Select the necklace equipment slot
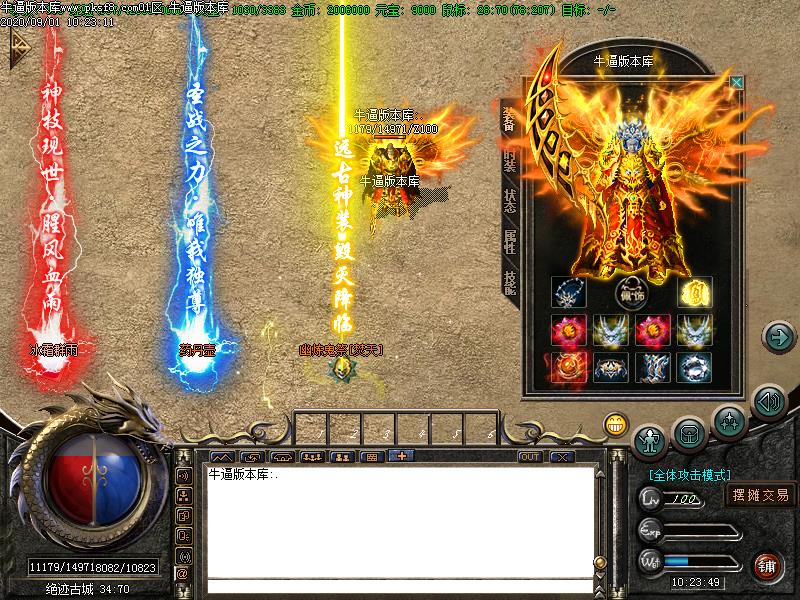Screen dimensions: 800x600 coord(568,294)
